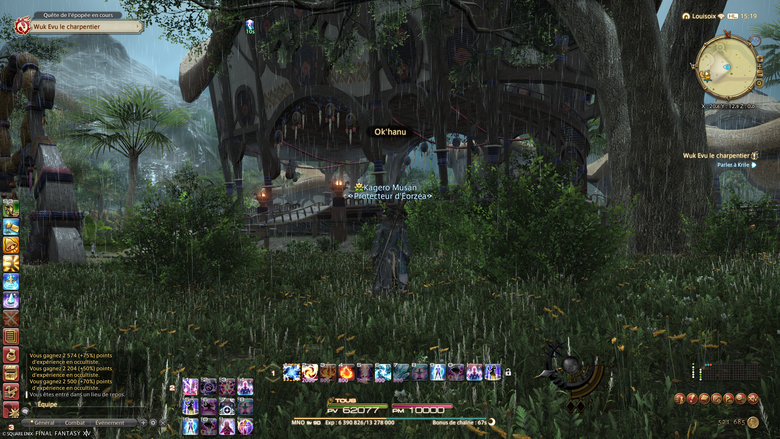Switch to the Général chat tab
The width and height of the screenshot is (780, 439).
point(46,423)
